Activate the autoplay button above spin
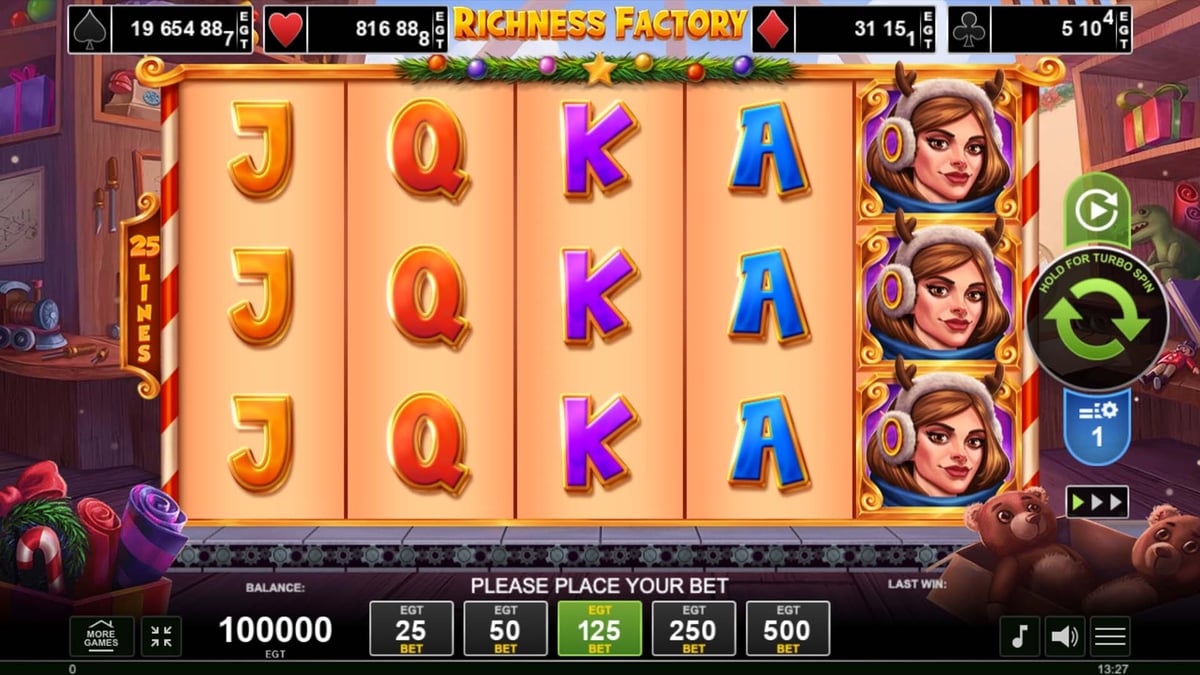This screenshot has width=1200, height=675. (1096, 211)
